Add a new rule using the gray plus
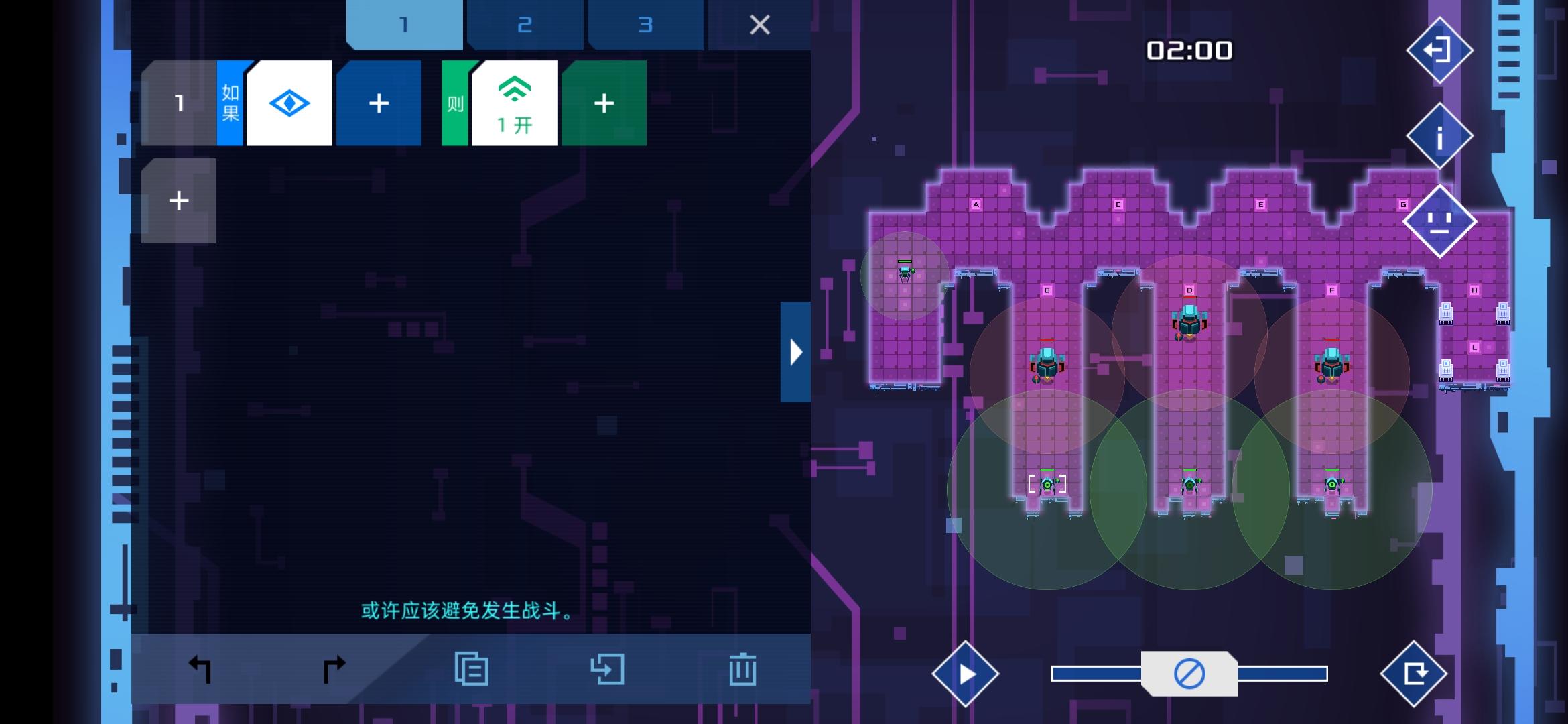This screenshot has width=1568, height=724. point(178,199)
